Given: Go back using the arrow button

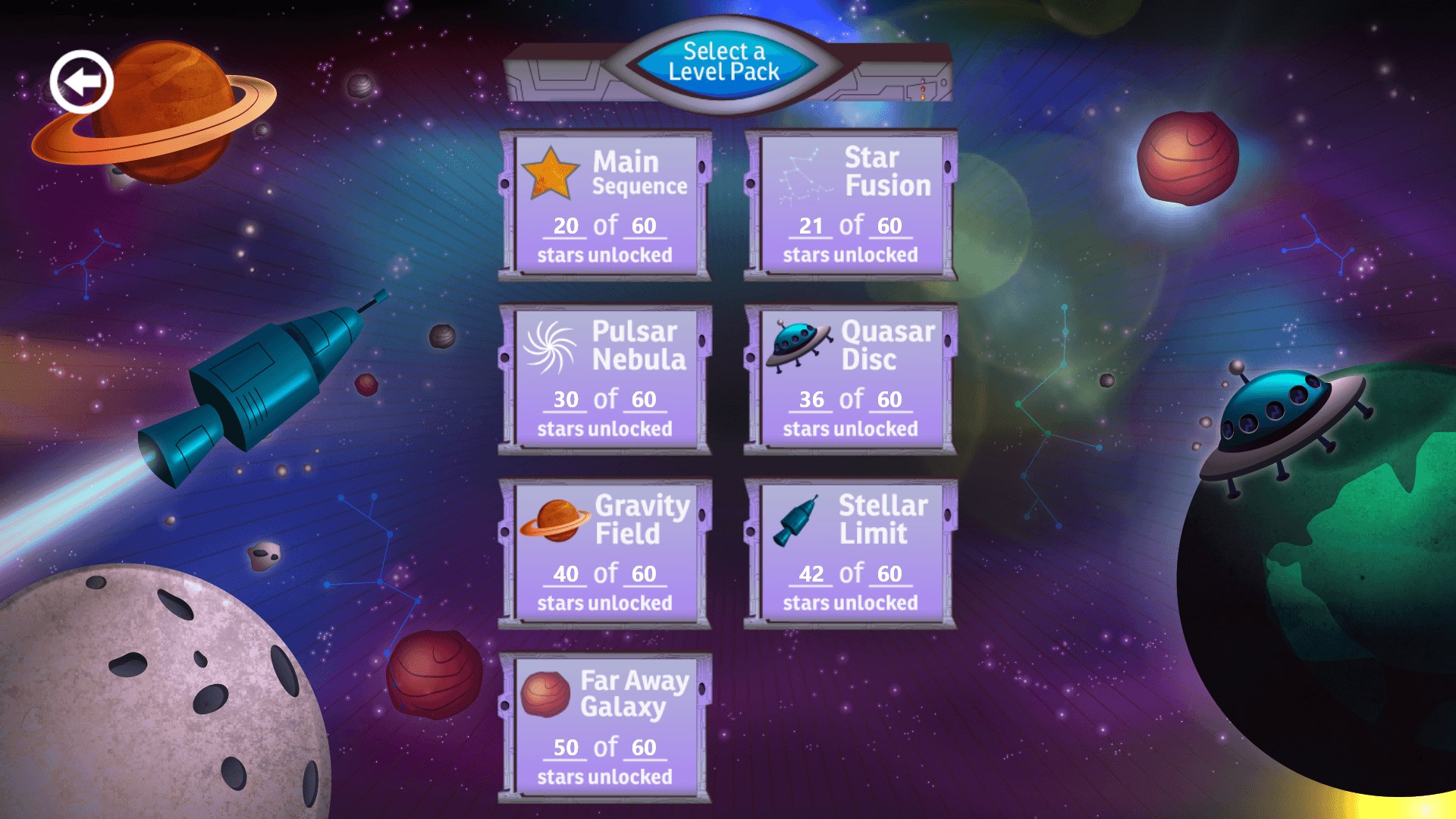Looking at the screenshot, I should (x=81, y=81).
